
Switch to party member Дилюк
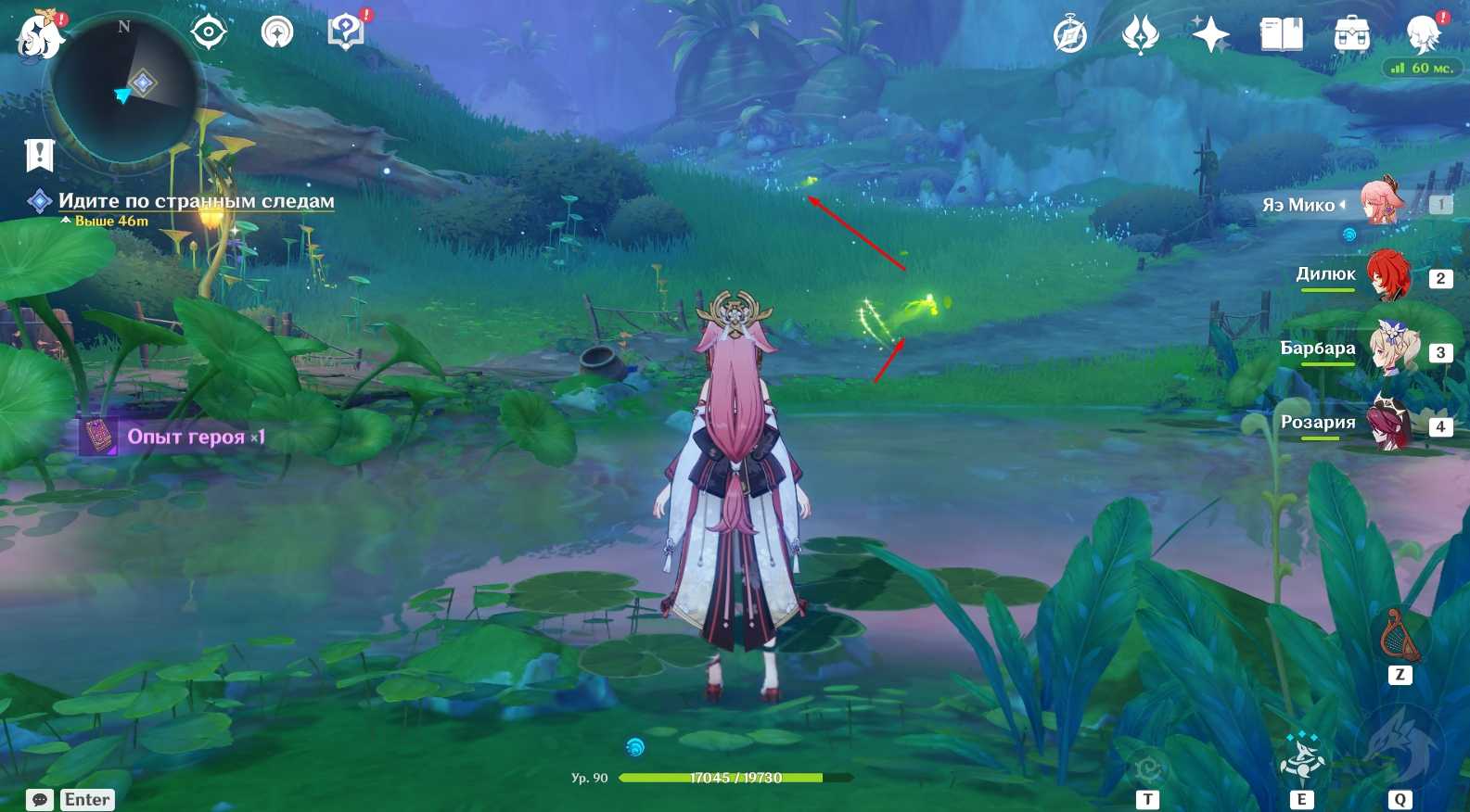pyautogui.click(x=1387, y=275)
